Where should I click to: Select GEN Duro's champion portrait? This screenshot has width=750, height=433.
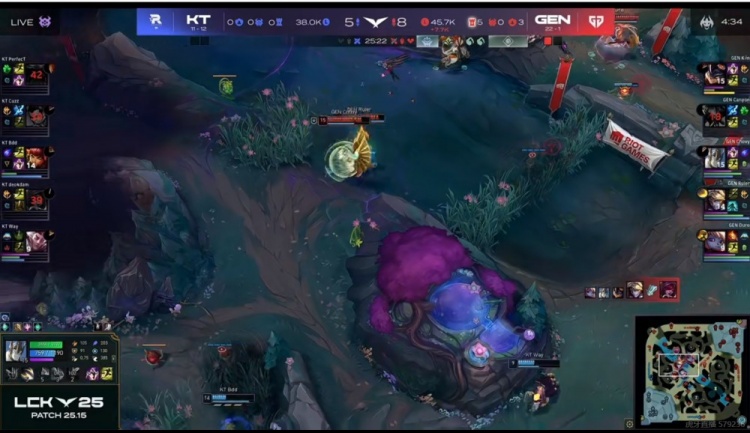(714, 241)
